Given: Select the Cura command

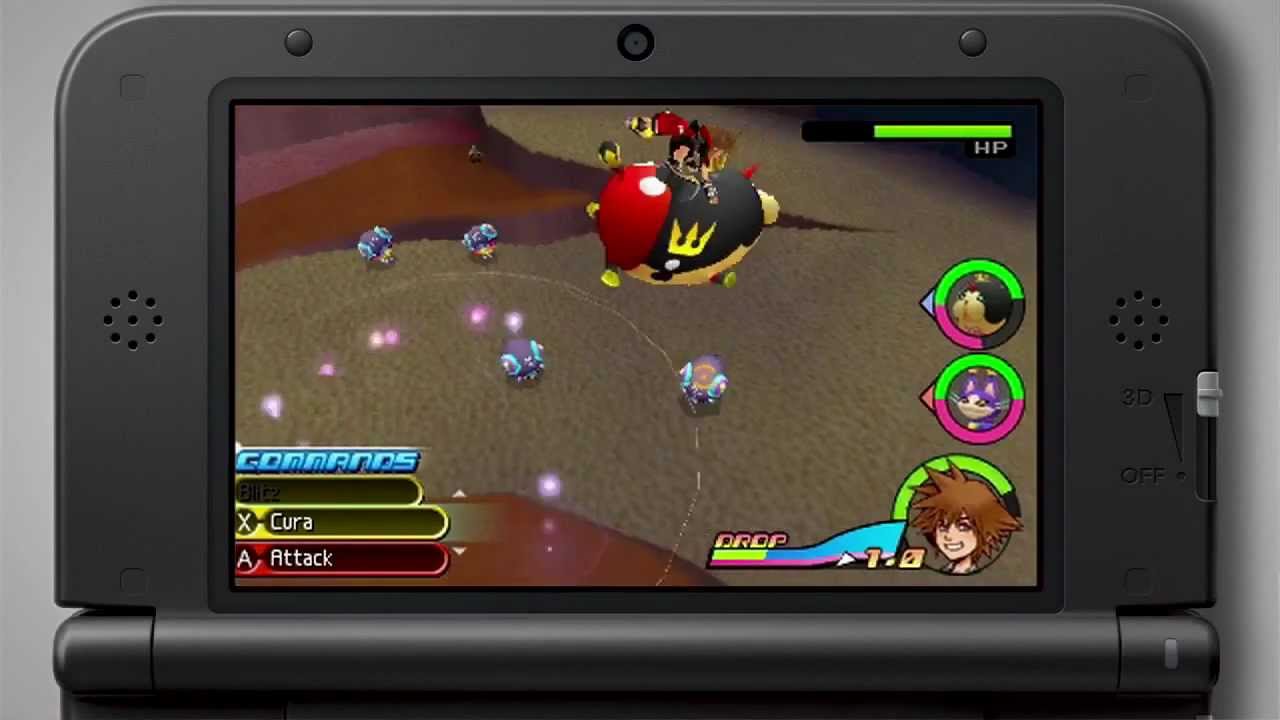Looking at the screenshot, I should pyautogui.click(x=340, y=523).
